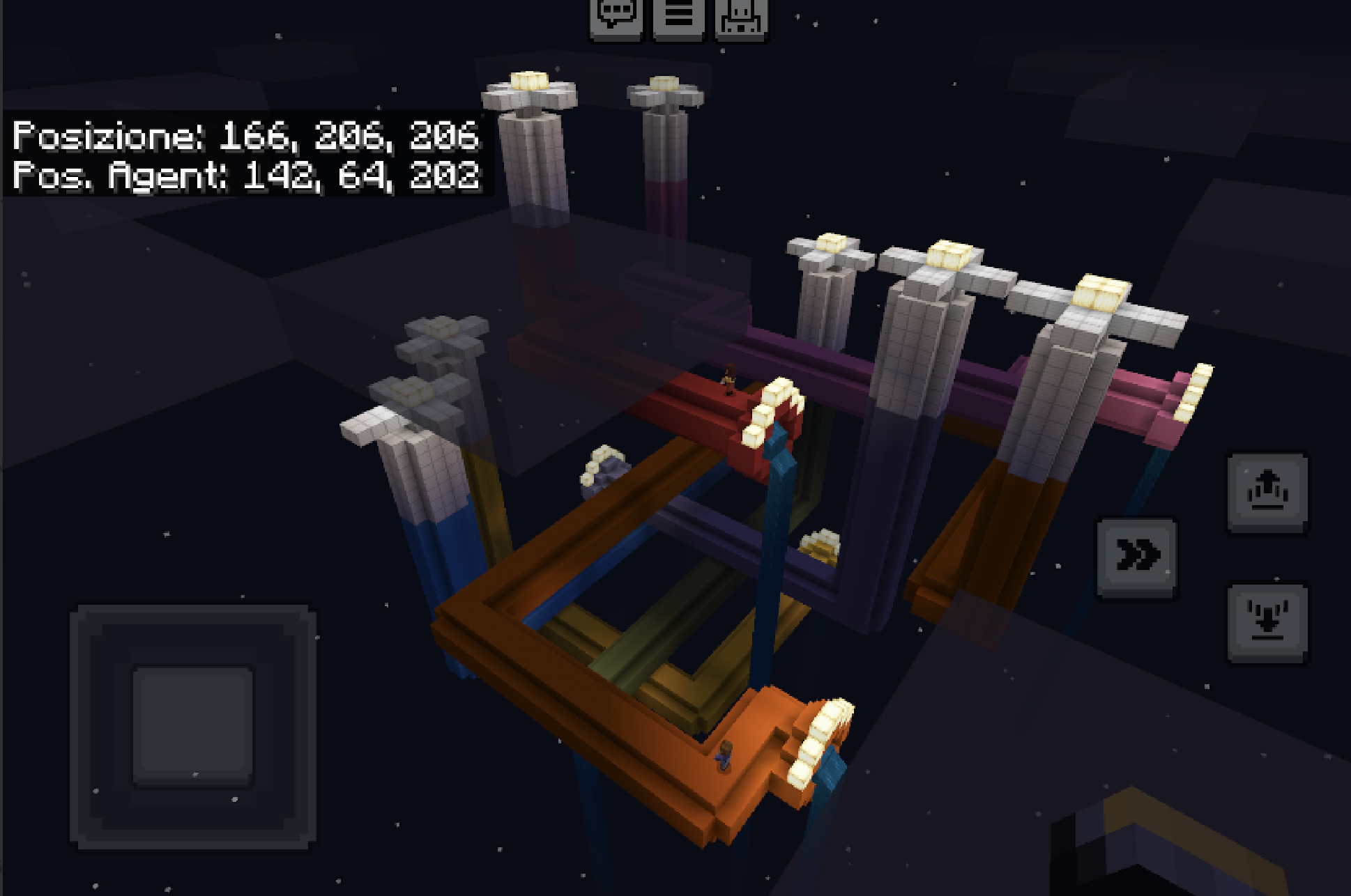Image resolution: width=1351 pixels, height=896 pixels.
Task: Tap the fly down arrow button
Action: pos(1267,623)
